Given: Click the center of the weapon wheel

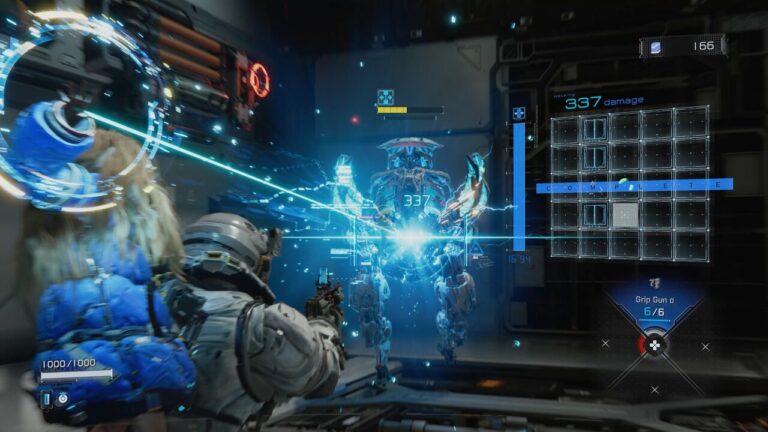Looking at the screenshot, I should coord(654,345).
